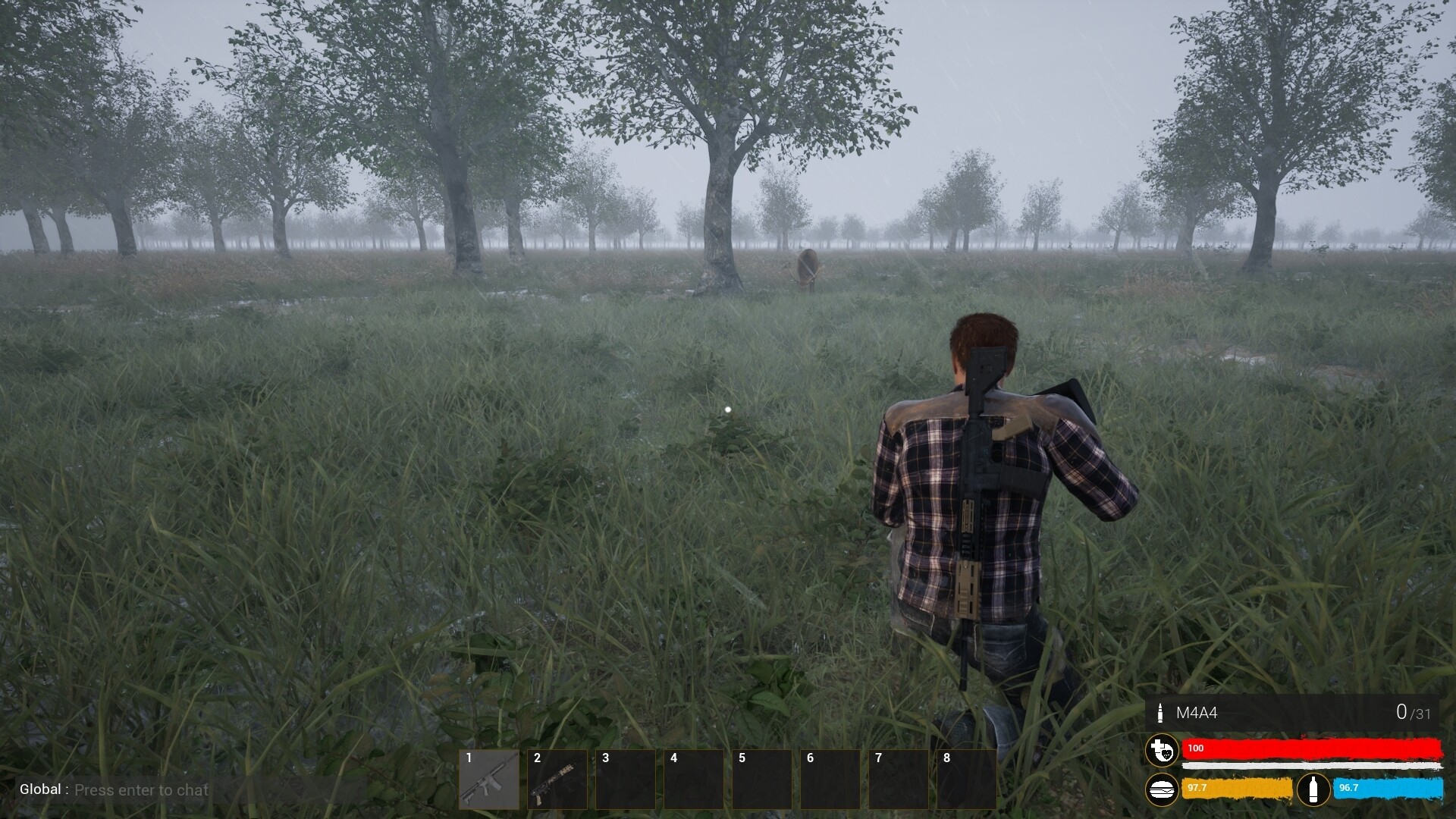Click the bullet icon beside M4A4
Viewport: 1456px width, 819px height.
(1160, 713)
